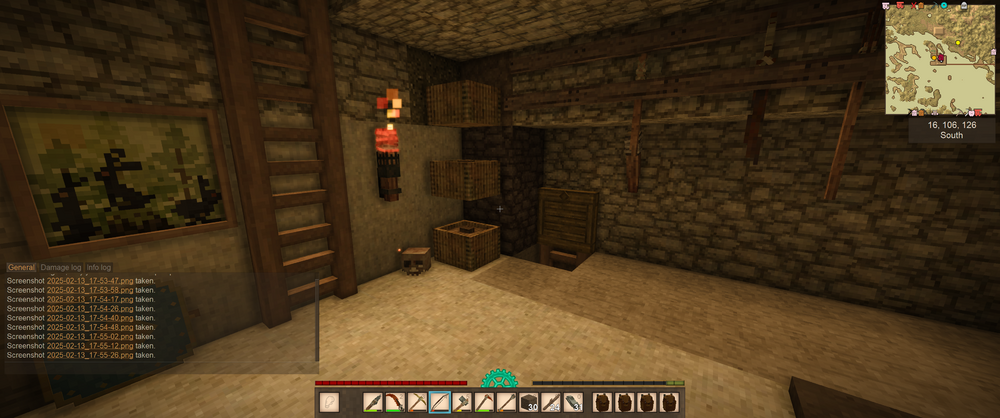Click the offhand slot left of hotbar
Screen dimensions: 1000x418
(x=329, y=403)
